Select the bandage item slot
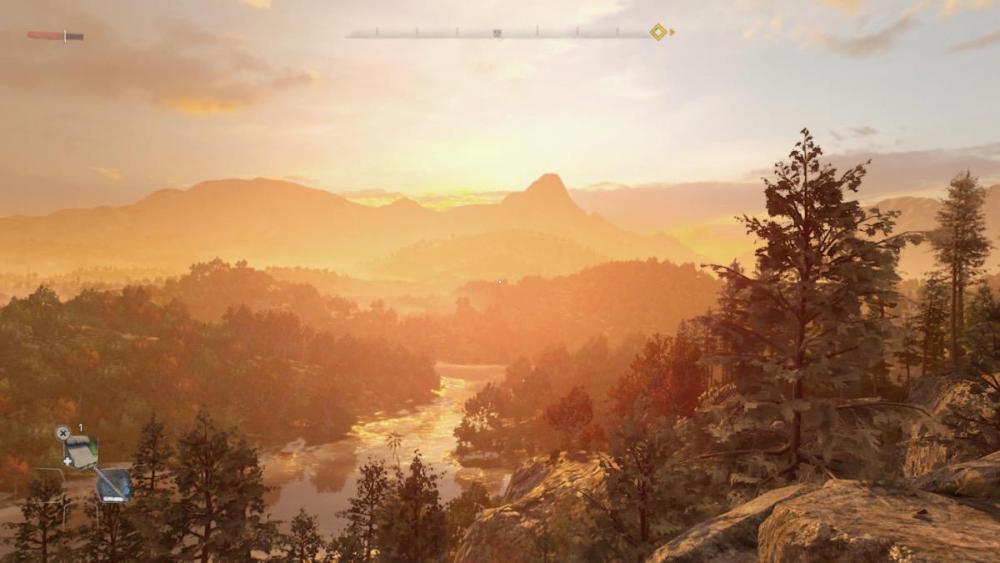Image resolution: width=1000 pixels, height=563 pixels. (80, 451)
